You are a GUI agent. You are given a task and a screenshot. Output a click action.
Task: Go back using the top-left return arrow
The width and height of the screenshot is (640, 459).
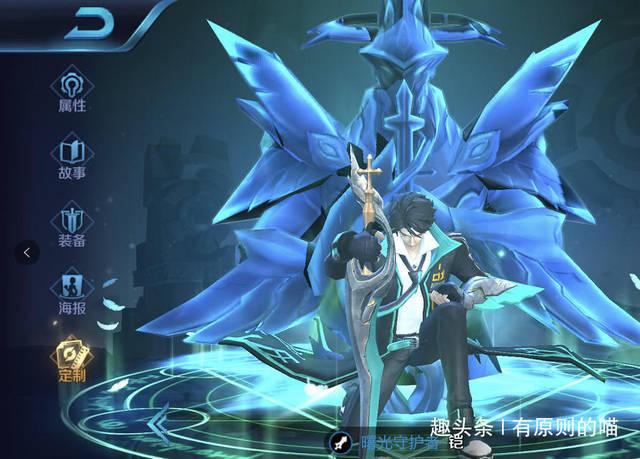(x=88, y=25)
